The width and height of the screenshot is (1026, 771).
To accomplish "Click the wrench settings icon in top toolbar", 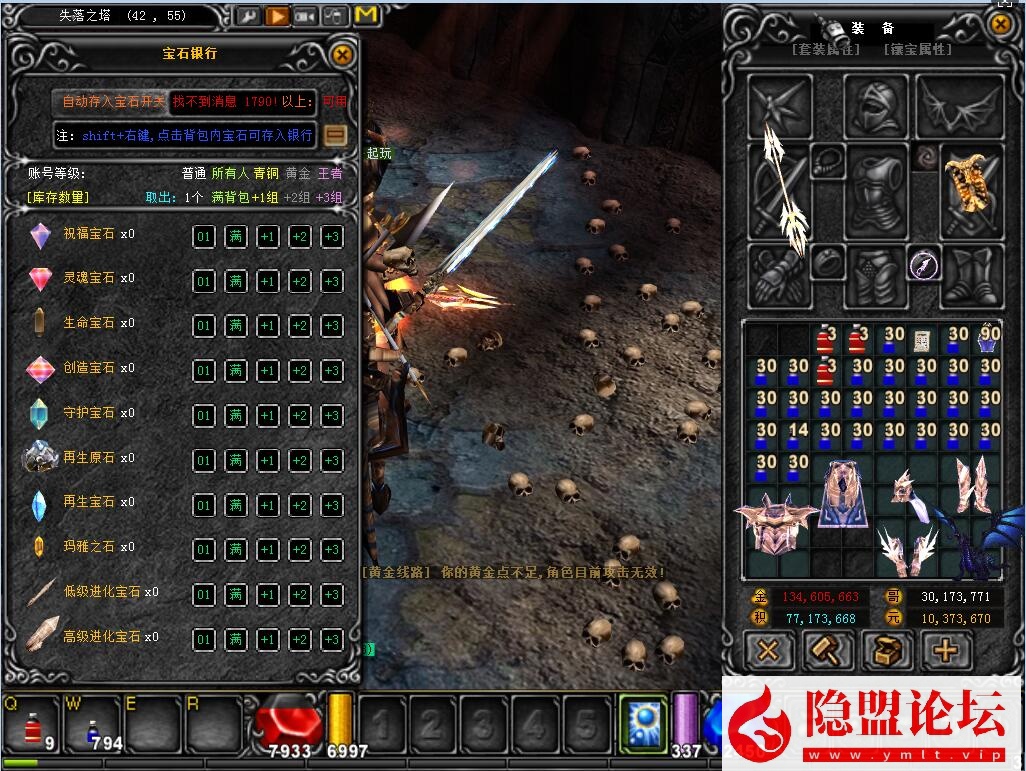I will tap(248, 16).
